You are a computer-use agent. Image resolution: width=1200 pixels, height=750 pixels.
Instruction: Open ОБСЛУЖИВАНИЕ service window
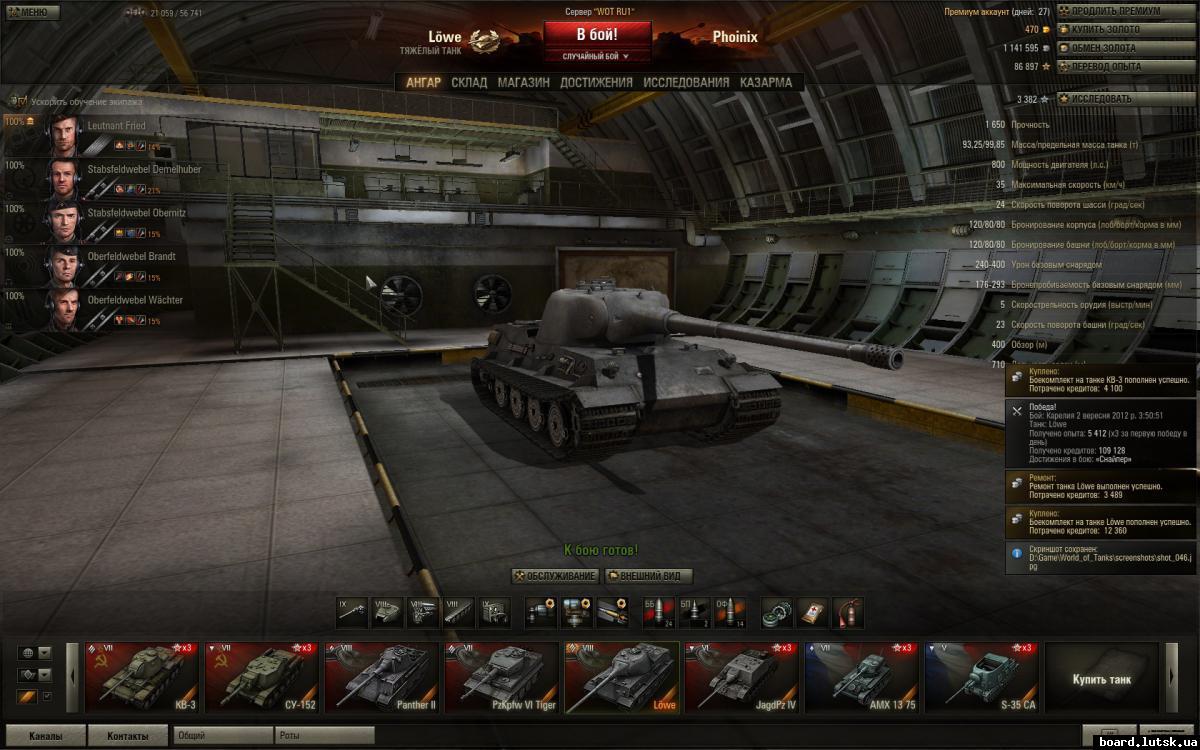pos(555,576)
